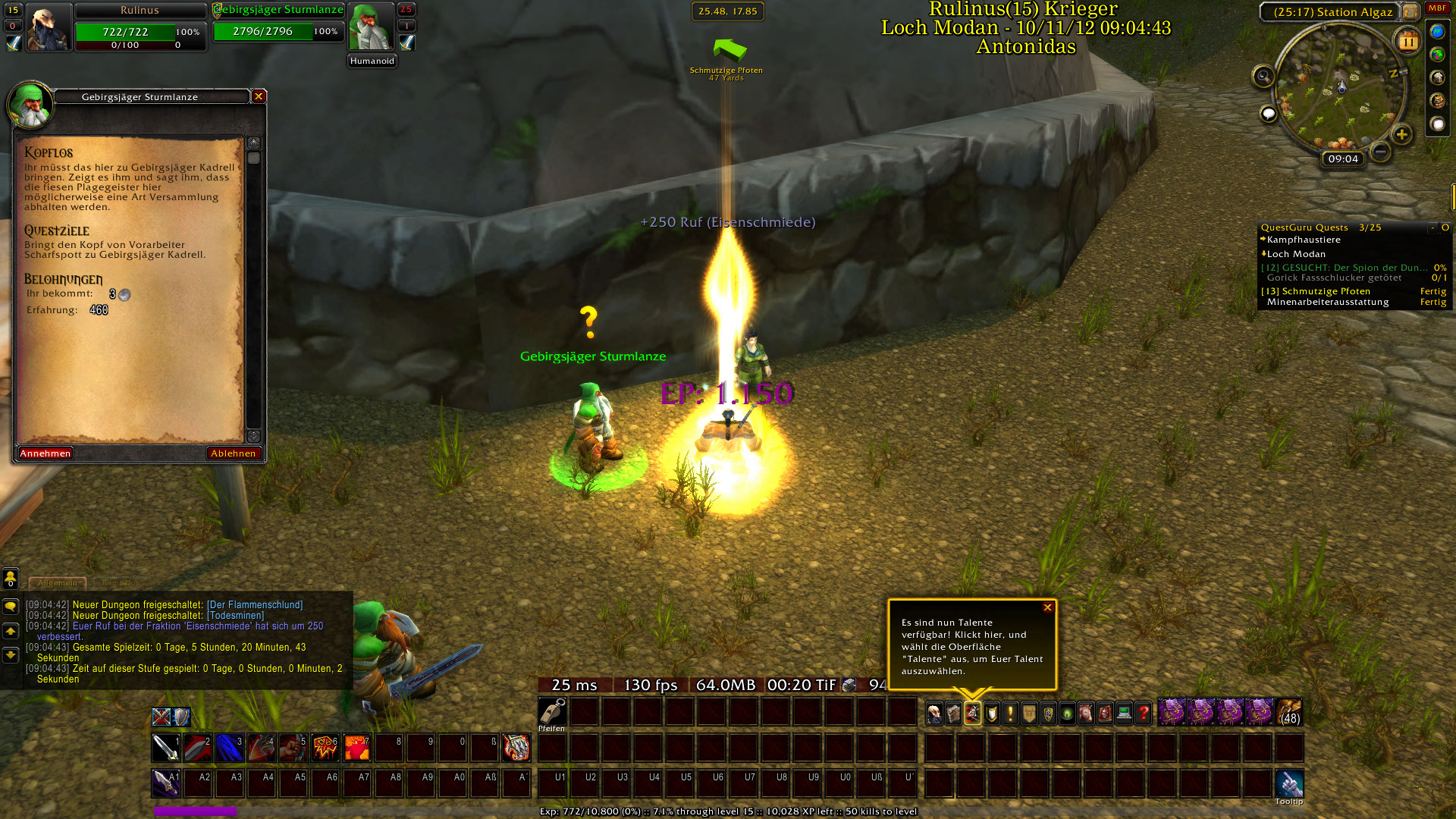Zoom in on the minimap
The height and width of the screenshot is (819, 1456).
point(1401,135)
